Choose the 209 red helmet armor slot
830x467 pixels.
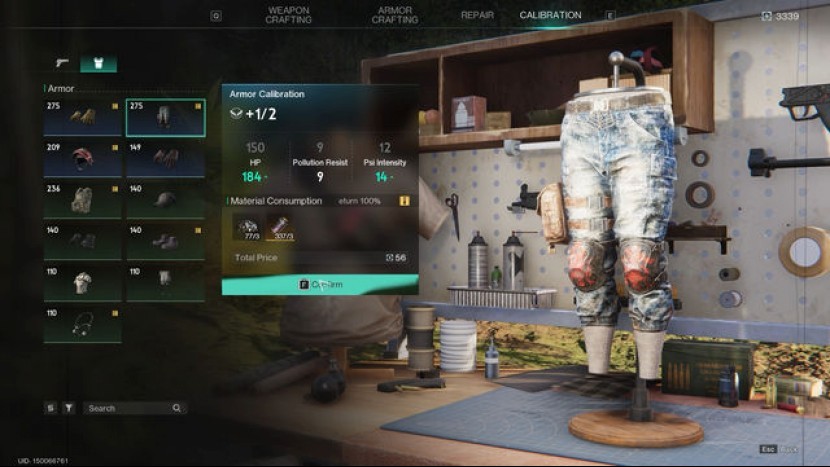pos(83,159)
